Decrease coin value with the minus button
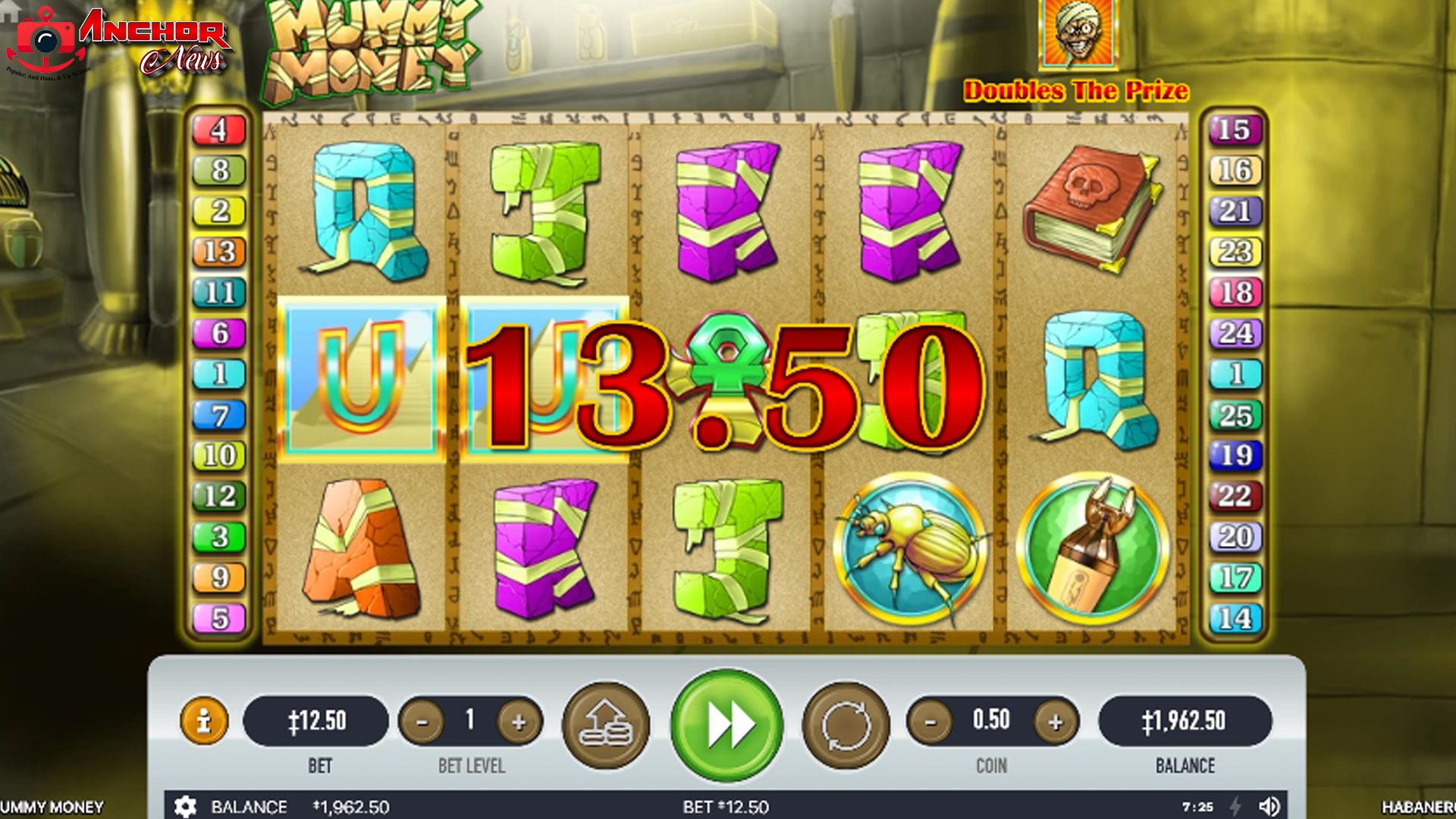The height and width of the screenshot is (819, 1456). [930, 723]
